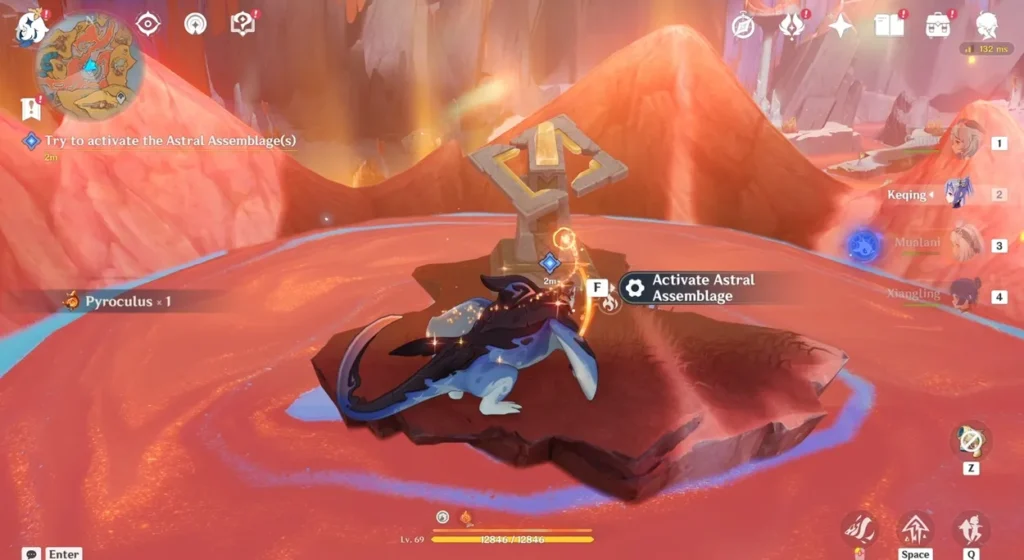The width and height of the screenshot is (1024, 560).
Task: Open the Paimon menu
Action: point(33,27)
